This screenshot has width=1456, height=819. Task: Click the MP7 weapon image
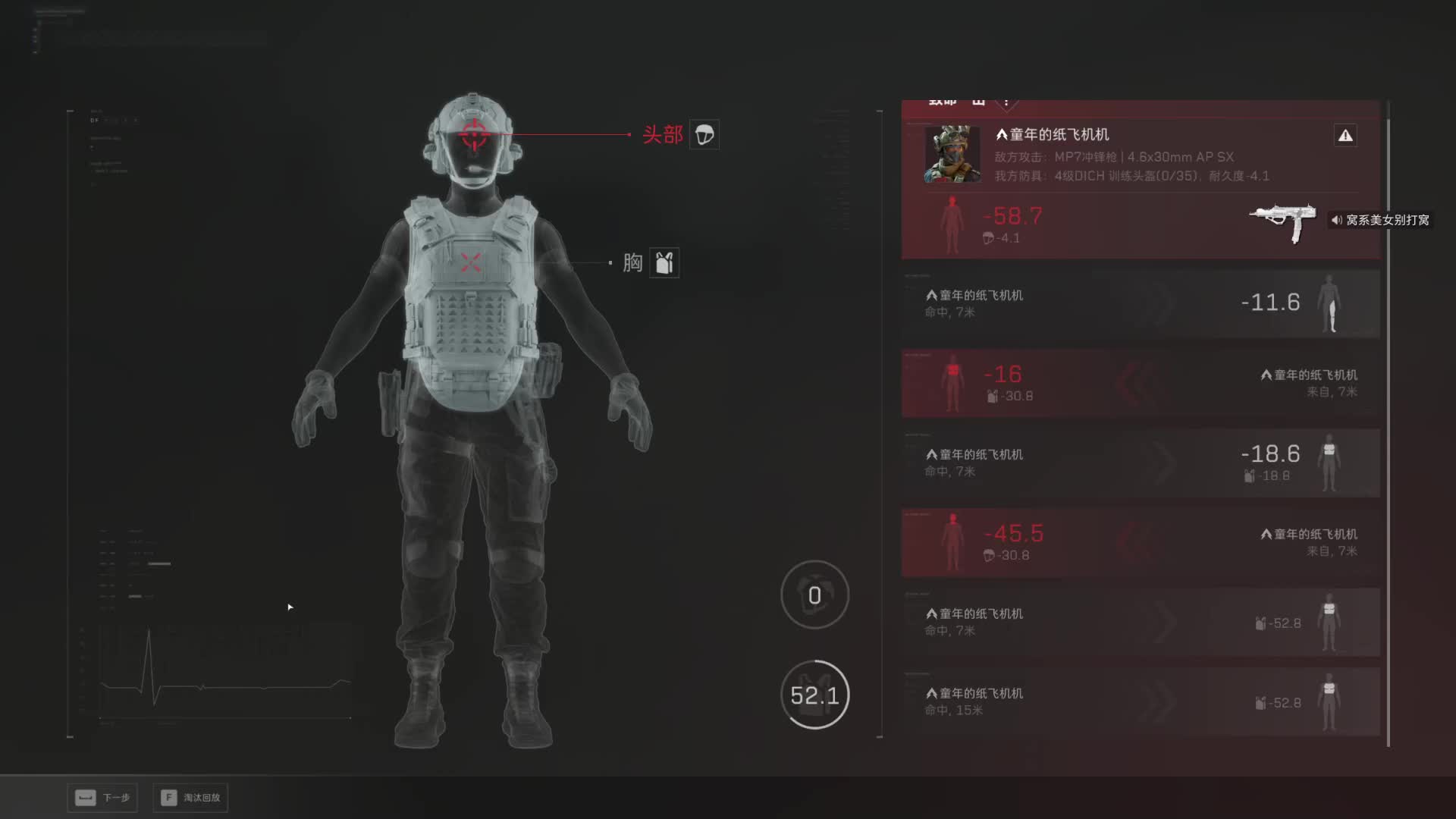1283,221
